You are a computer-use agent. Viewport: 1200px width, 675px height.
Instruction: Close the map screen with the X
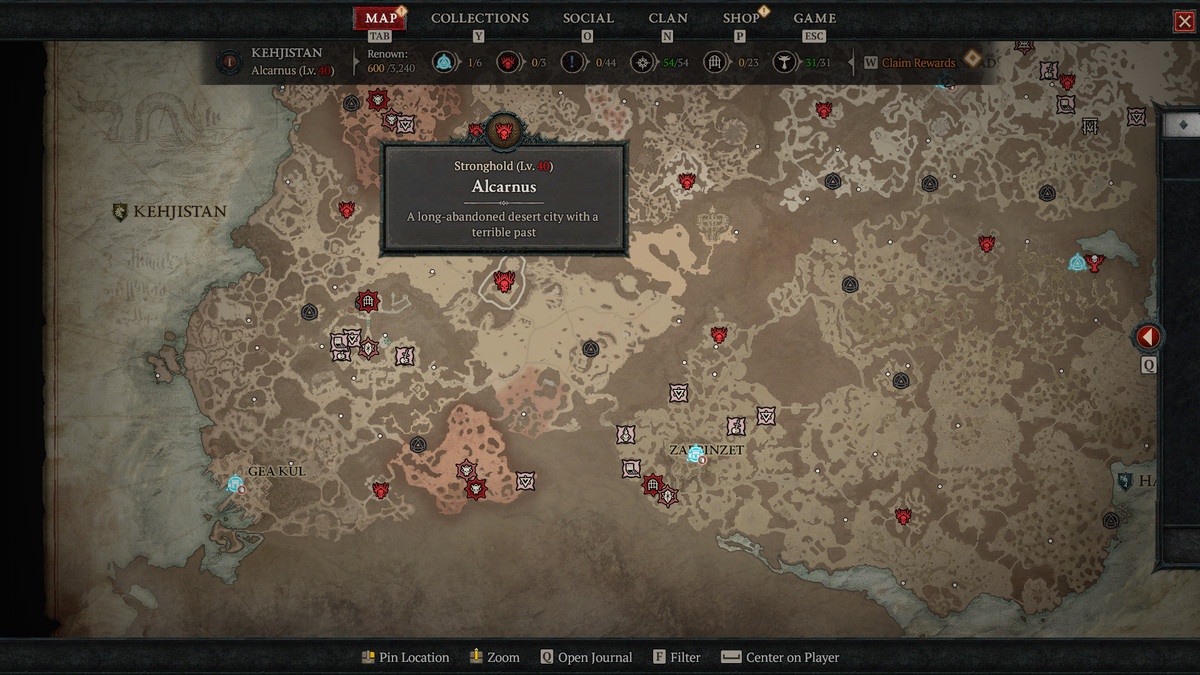[x=1184, y=22]
